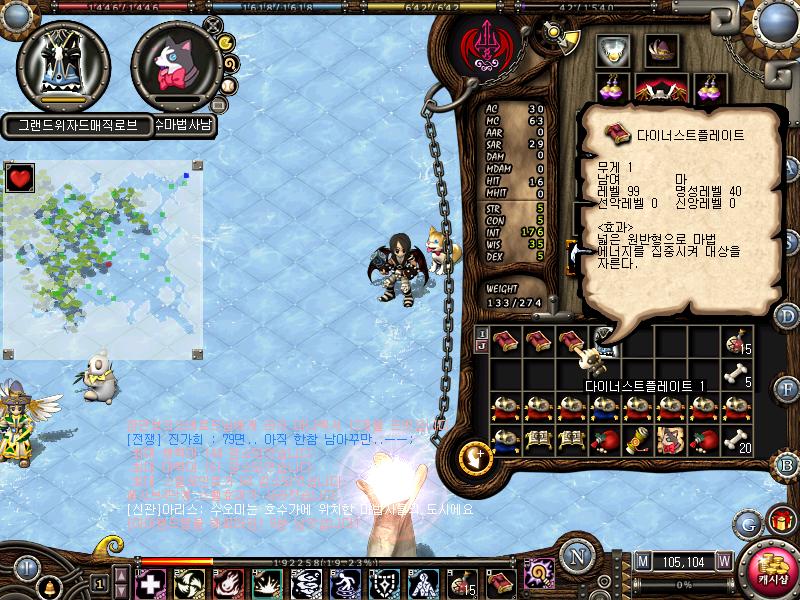The image size is (800, 600).
Task: Click the round F side button
Action: [788, 386]
